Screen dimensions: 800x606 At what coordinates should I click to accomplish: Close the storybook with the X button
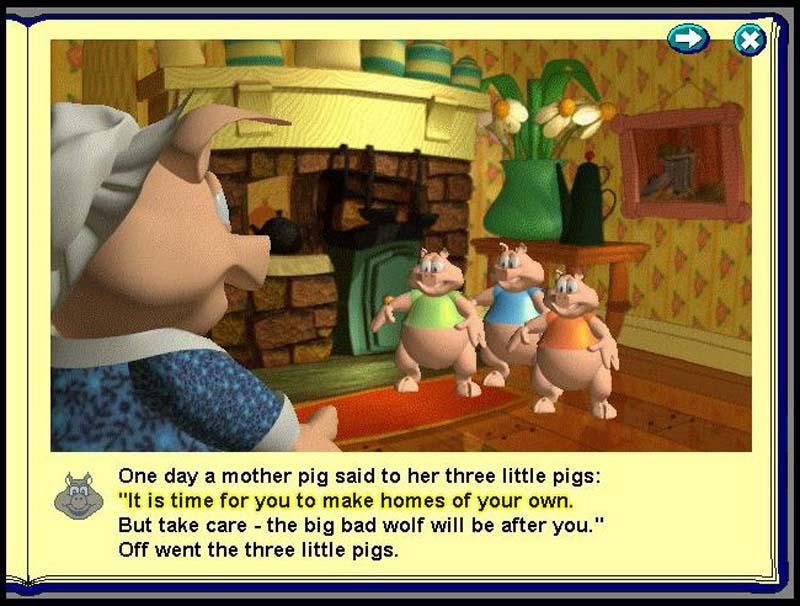[x=749, y=39]
